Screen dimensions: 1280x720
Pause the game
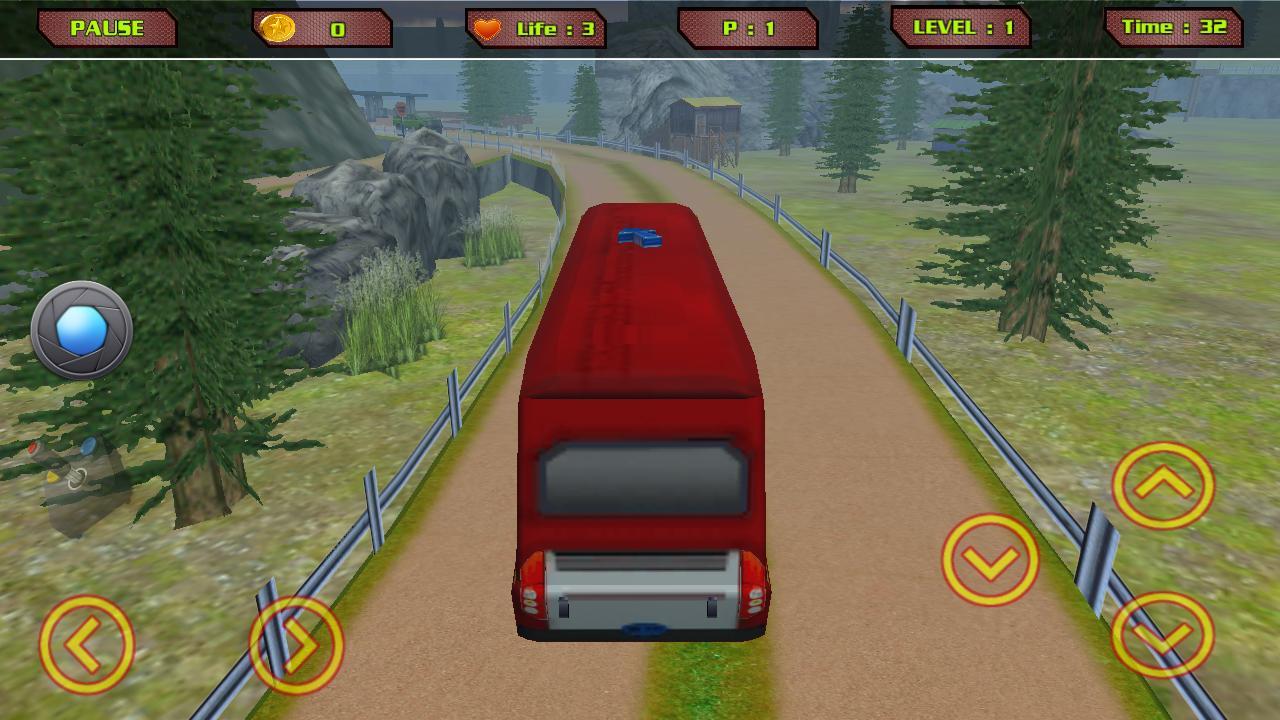[x=108, y=26]
